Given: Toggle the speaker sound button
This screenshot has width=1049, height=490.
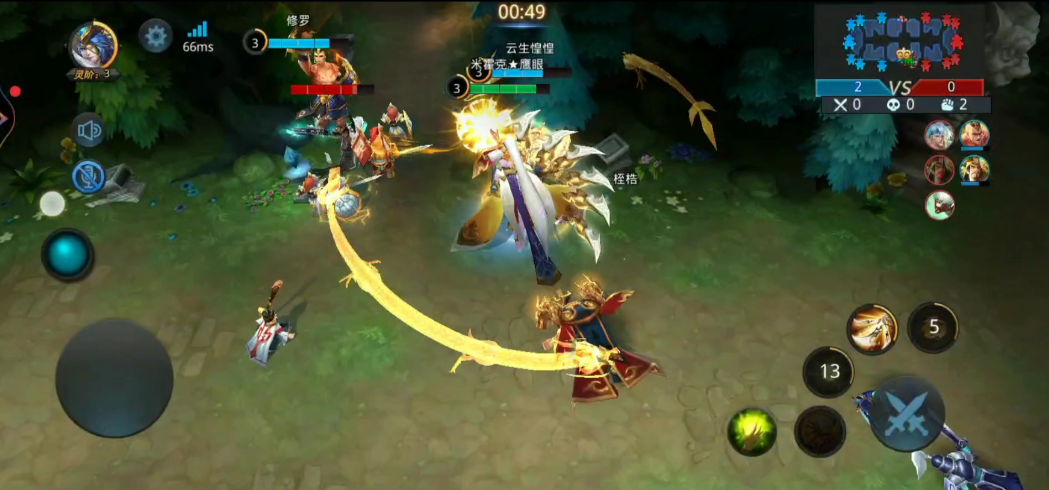Looking at the screenshot, I should [89, 130].
